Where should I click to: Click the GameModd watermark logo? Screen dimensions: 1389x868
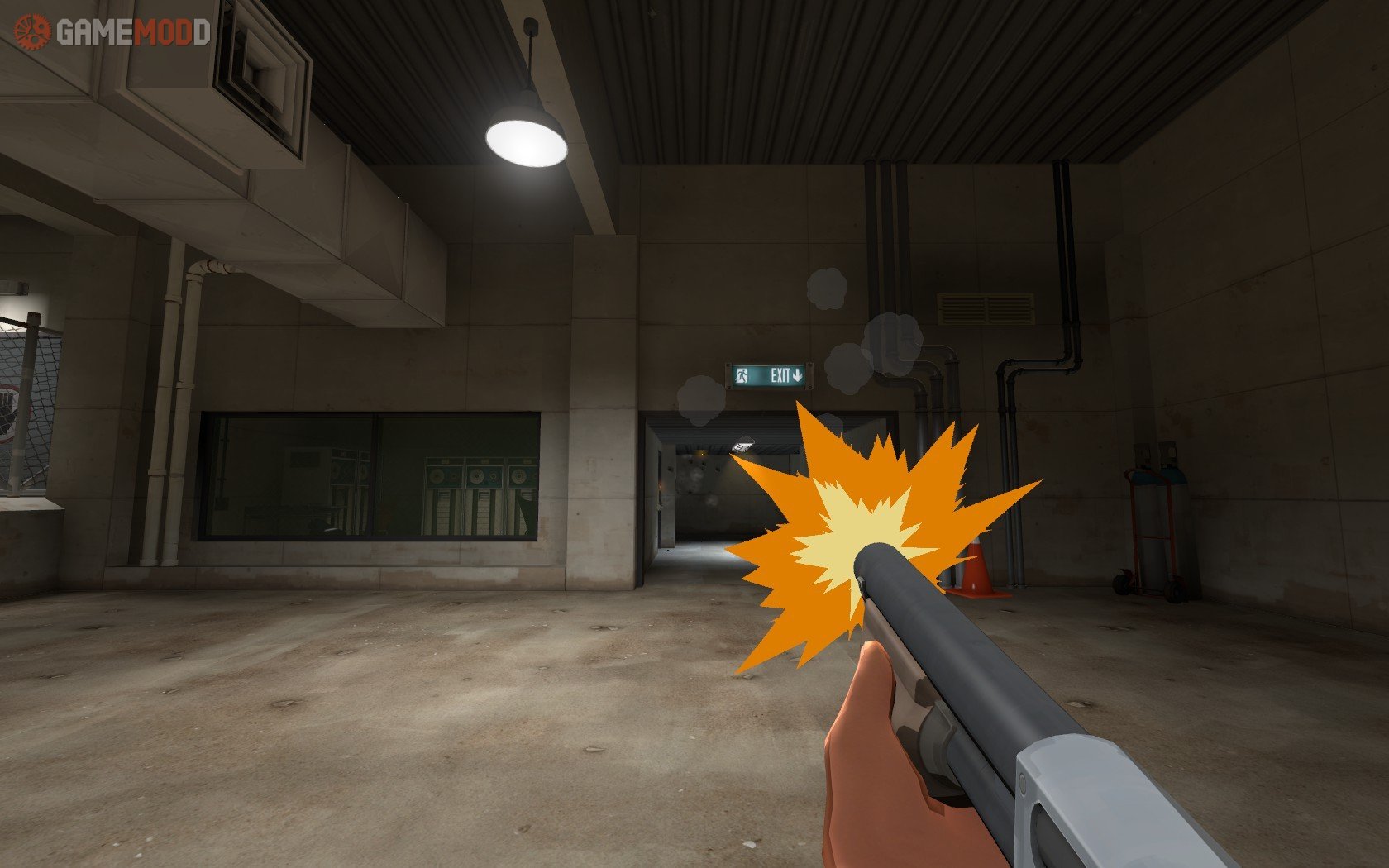click(x=112, y=32)
